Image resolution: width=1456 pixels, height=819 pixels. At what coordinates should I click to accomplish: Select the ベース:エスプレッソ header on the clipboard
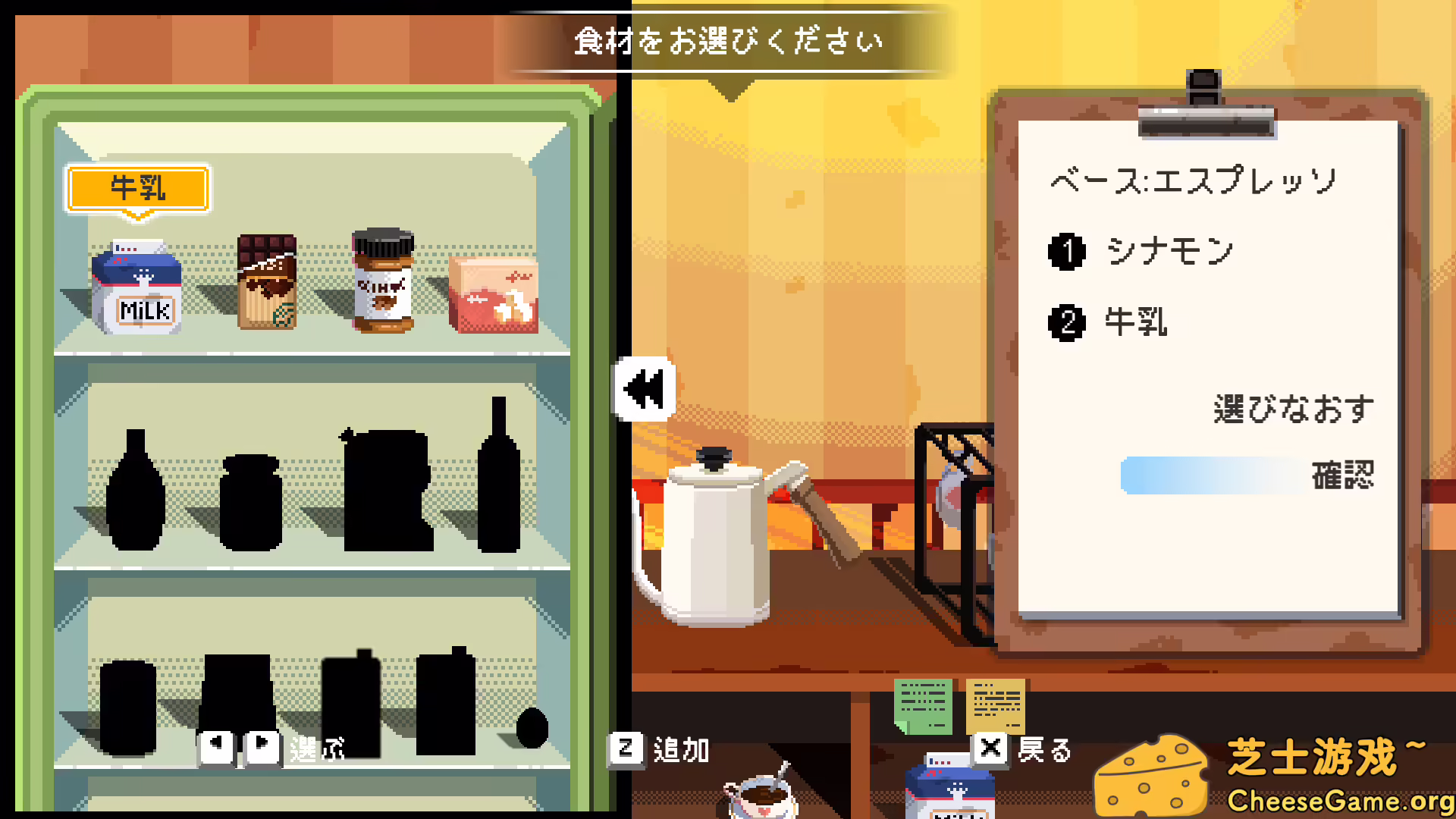click(1191, 180)
